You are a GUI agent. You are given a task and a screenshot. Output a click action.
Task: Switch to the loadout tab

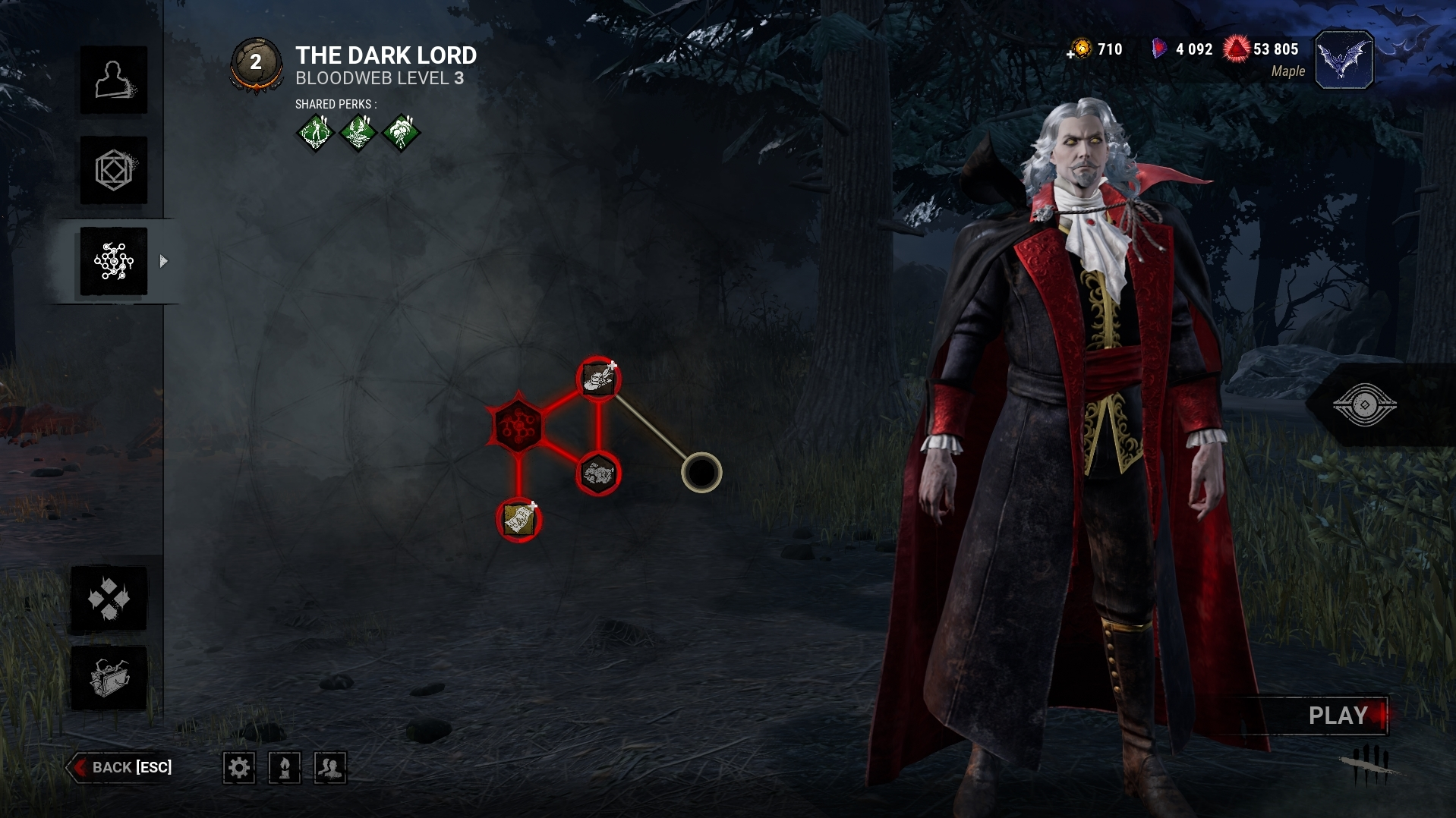[x=114, y=170]
